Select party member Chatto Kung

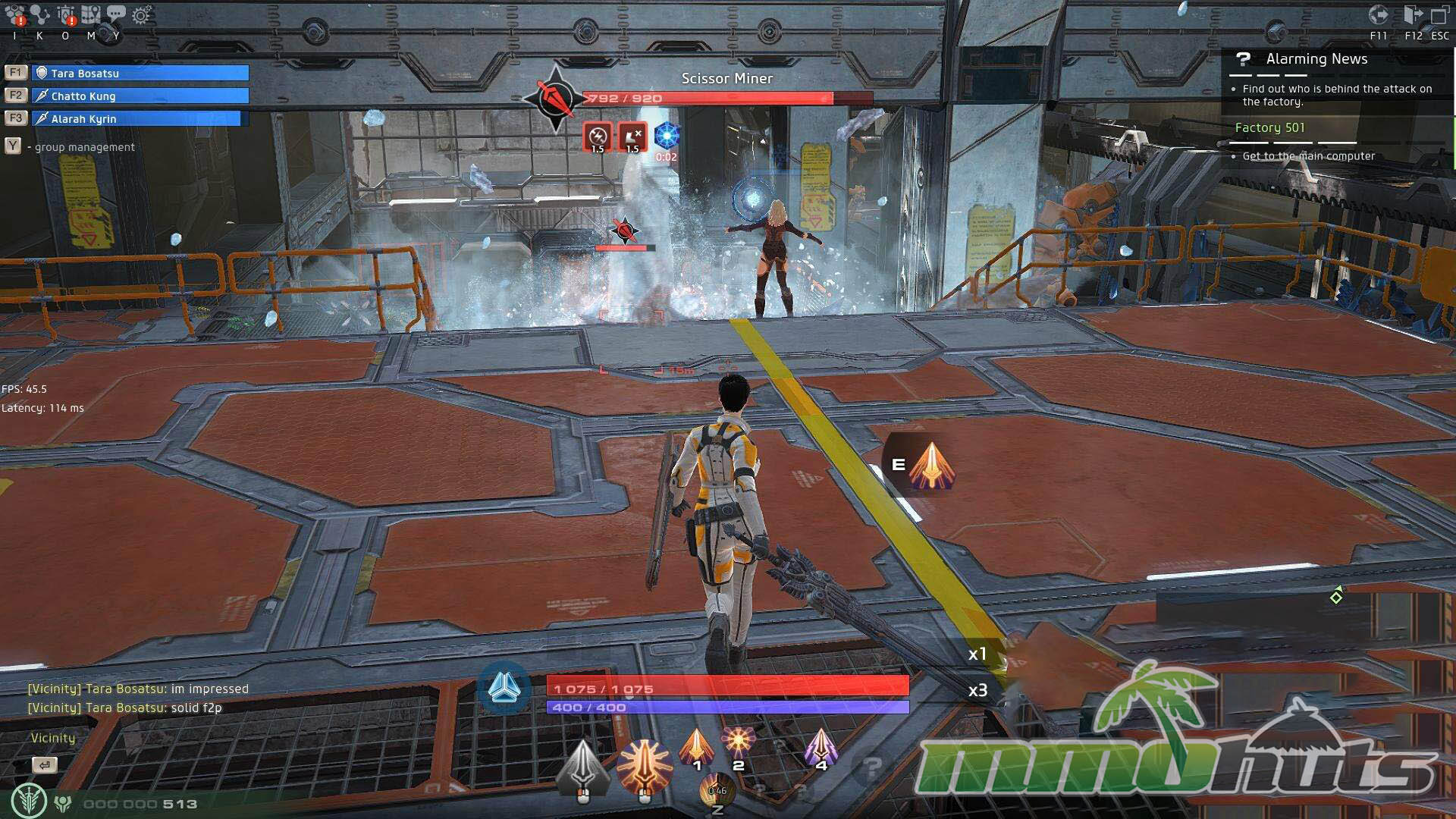click(x=141, y=96)
